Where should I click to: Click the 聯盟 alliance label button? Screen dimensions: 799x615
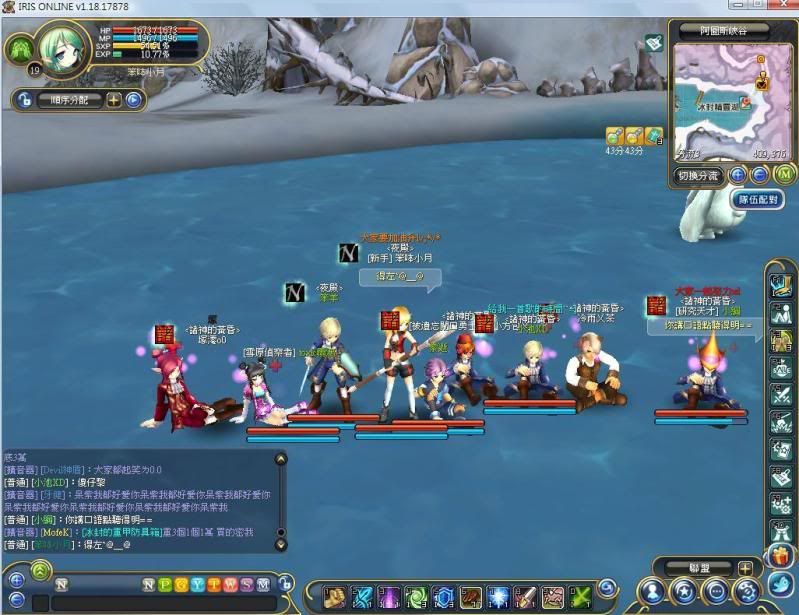pyautogui.click(x=698, y=568)
